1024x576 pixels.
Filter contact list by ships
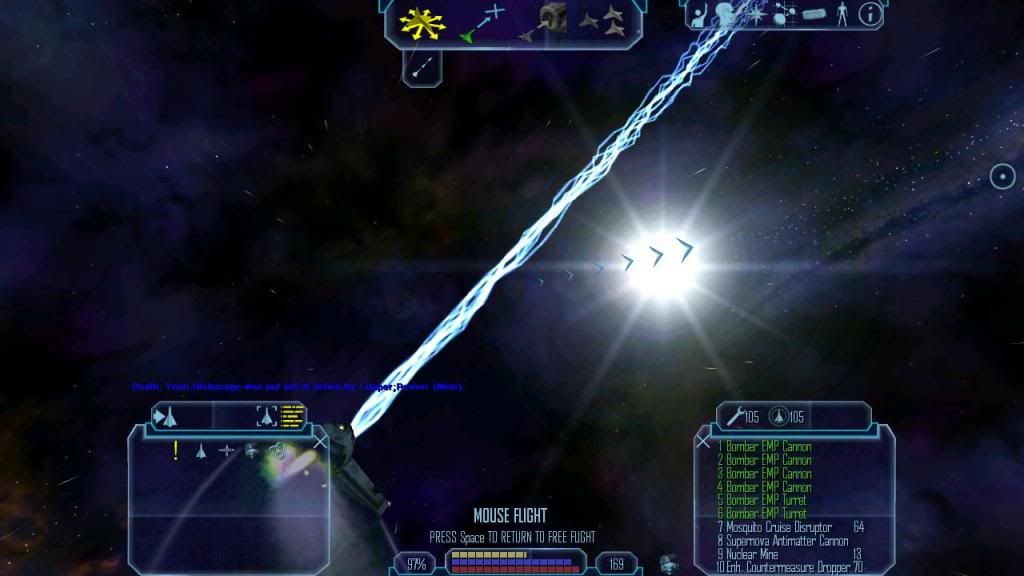(x=200, y=451)
